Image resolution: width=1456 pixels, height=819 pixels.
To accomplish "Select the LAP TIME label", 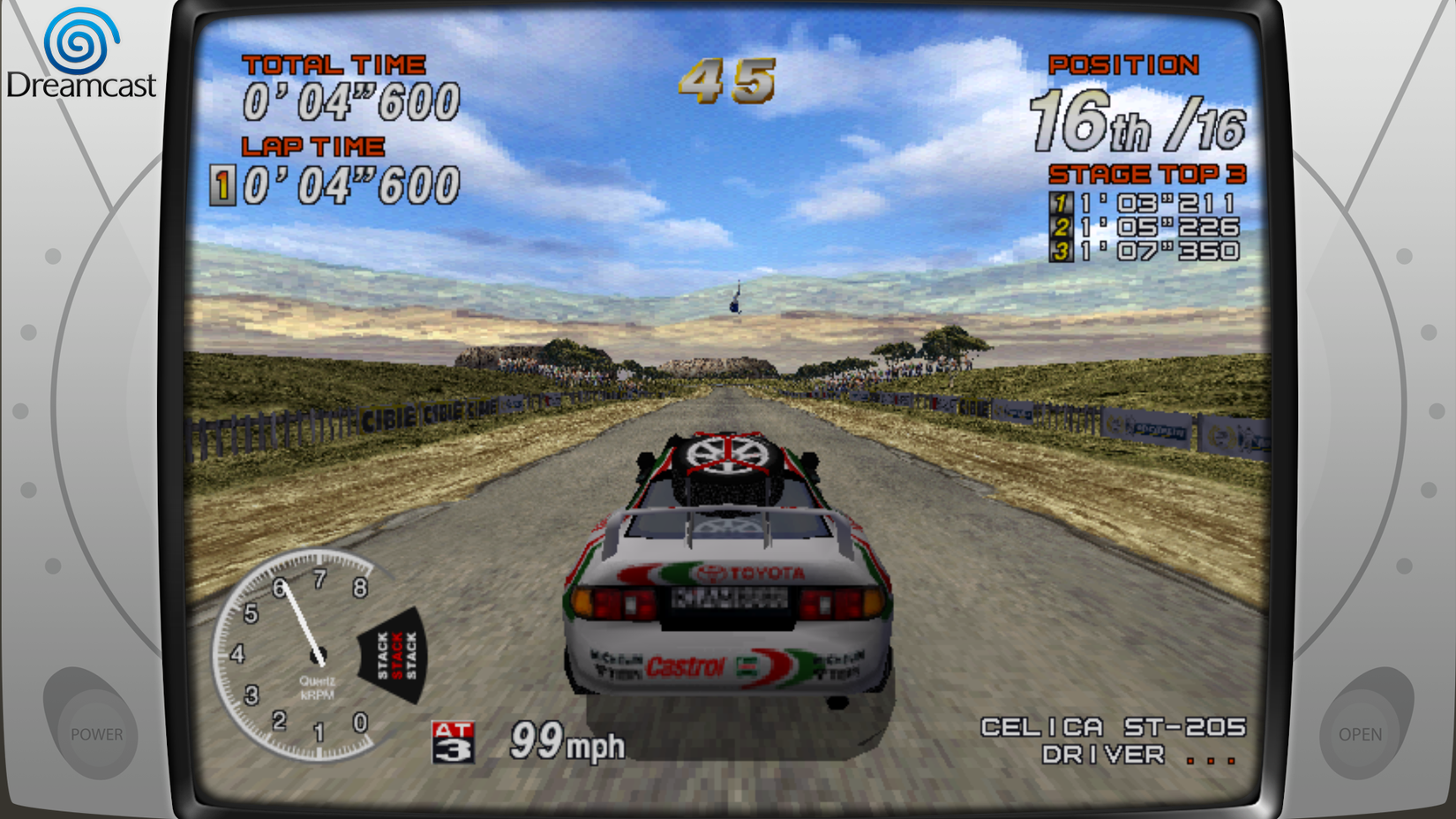I will pyautogui.click(x=313, y=146).
